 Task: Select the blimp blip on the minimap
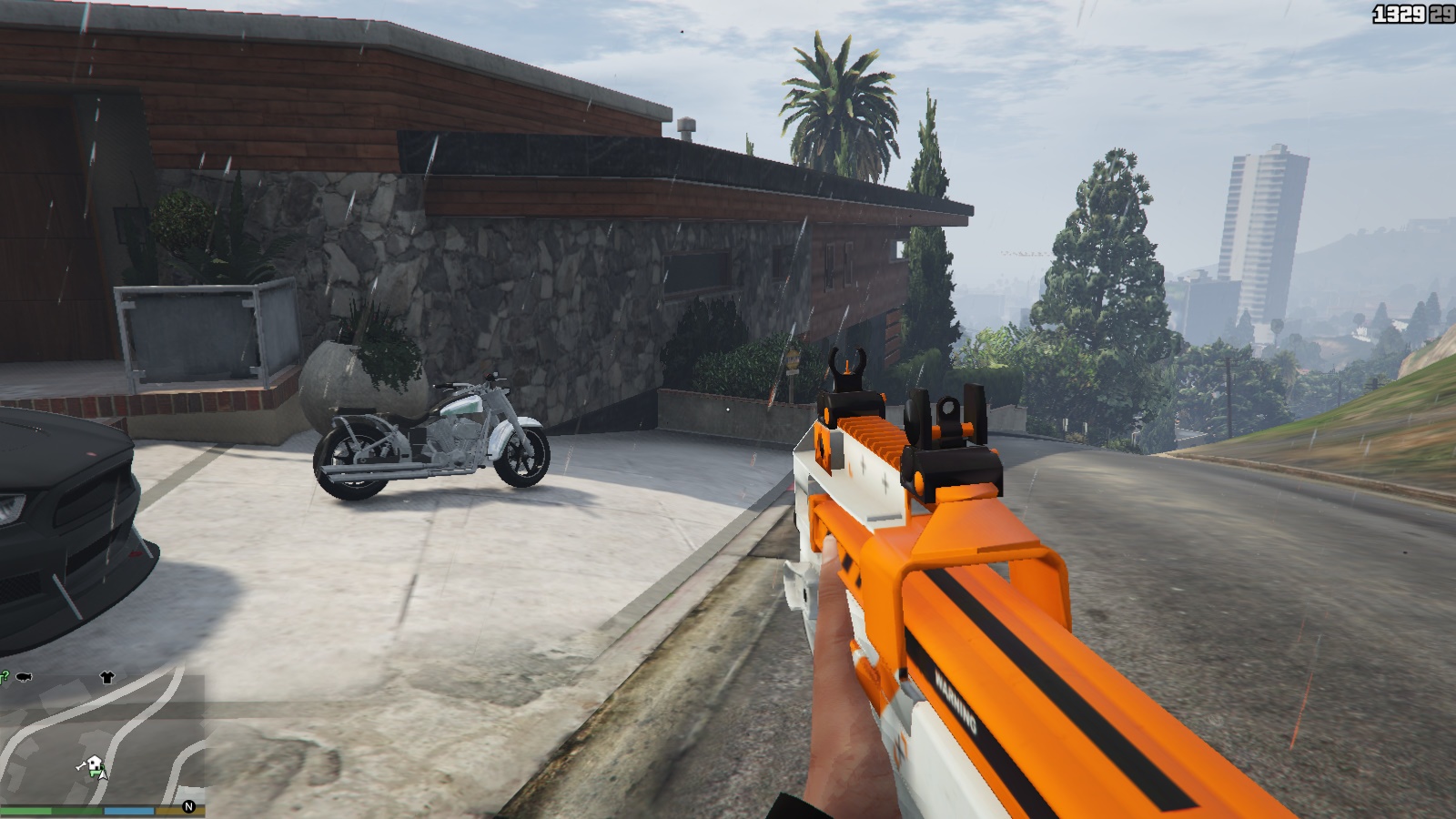click(24, 677)
